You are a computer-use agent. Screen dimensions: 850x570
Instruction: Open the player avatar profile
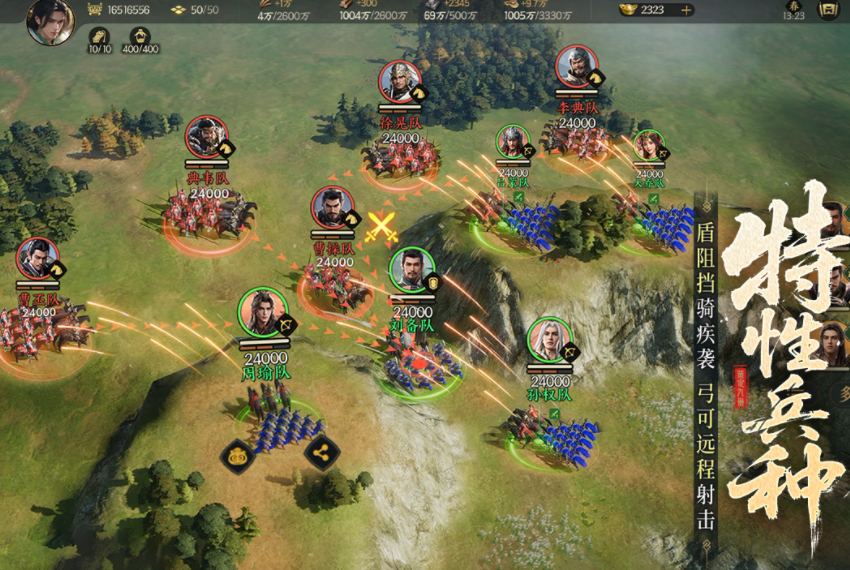[x=50, y=21]
